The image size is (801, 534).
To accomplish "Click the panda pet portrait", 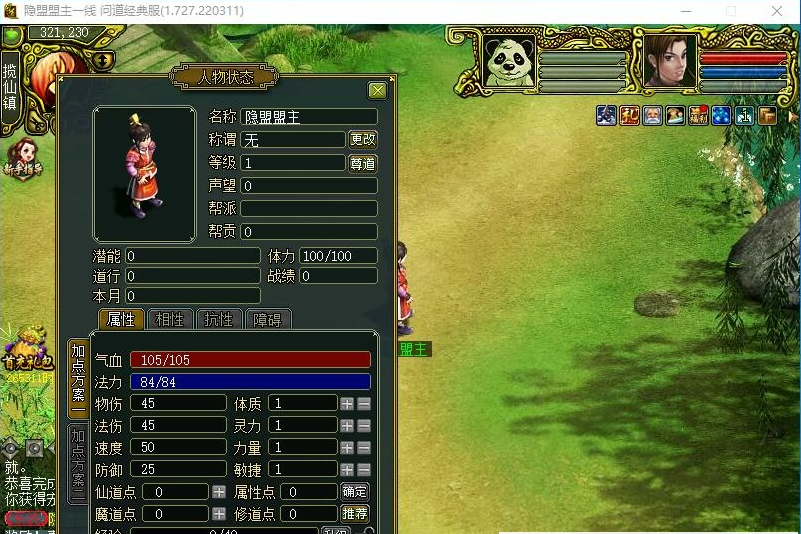I will pos(508,62).
